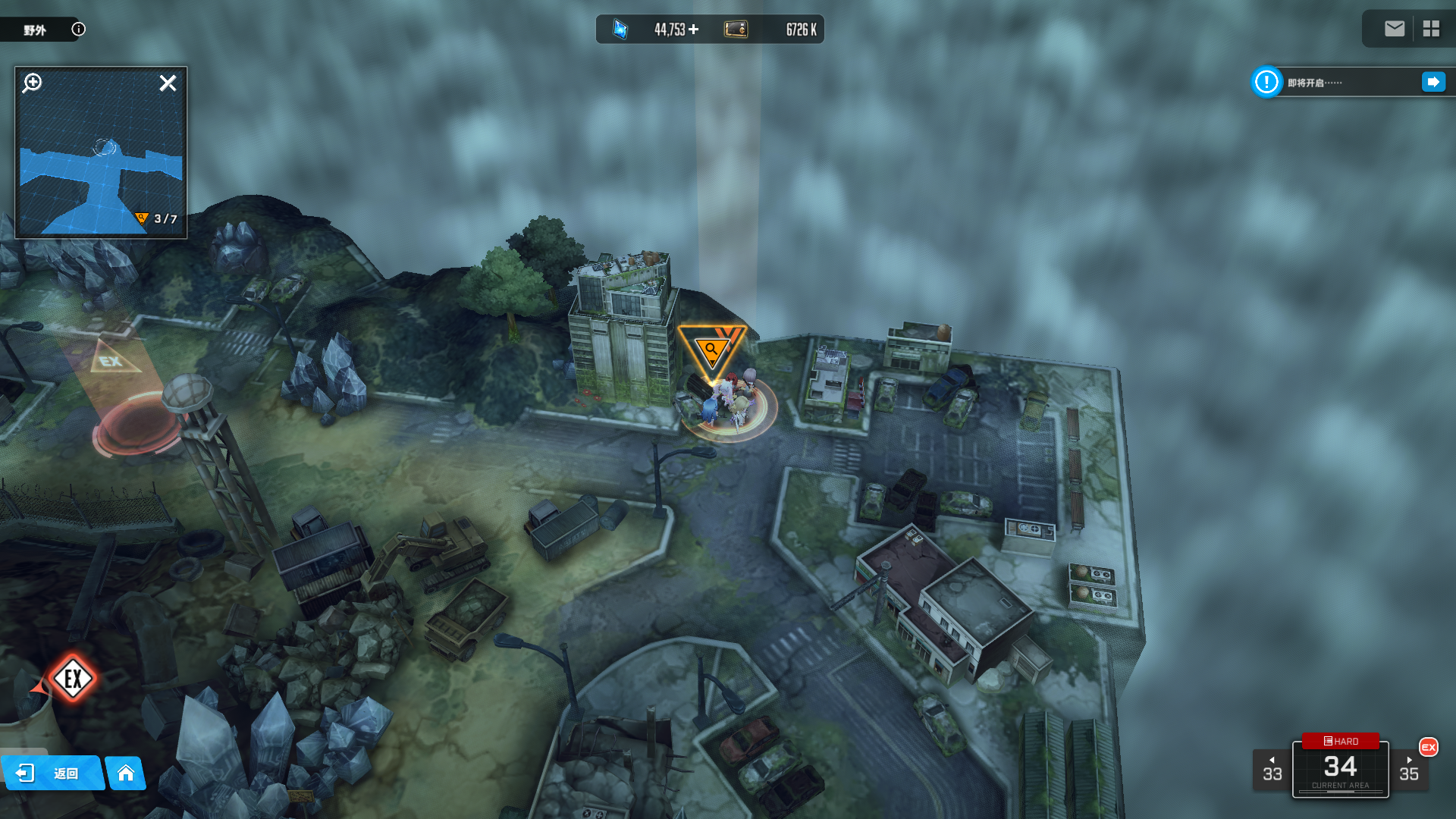Toggle the HARD difficulty label
The height and width of the screenshot is (819, 1456).
[1340, 741]
